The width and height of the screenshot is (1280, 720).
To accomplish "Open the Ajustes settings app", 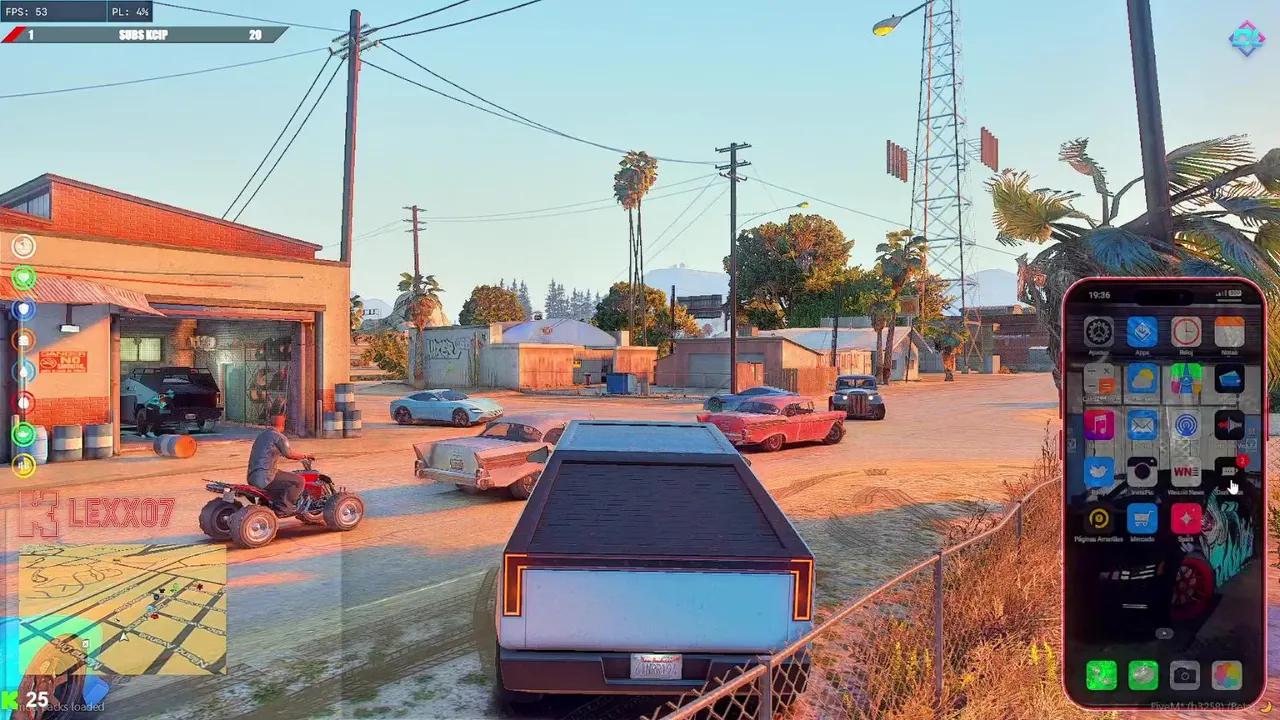I will click(x=1099, y=332).
